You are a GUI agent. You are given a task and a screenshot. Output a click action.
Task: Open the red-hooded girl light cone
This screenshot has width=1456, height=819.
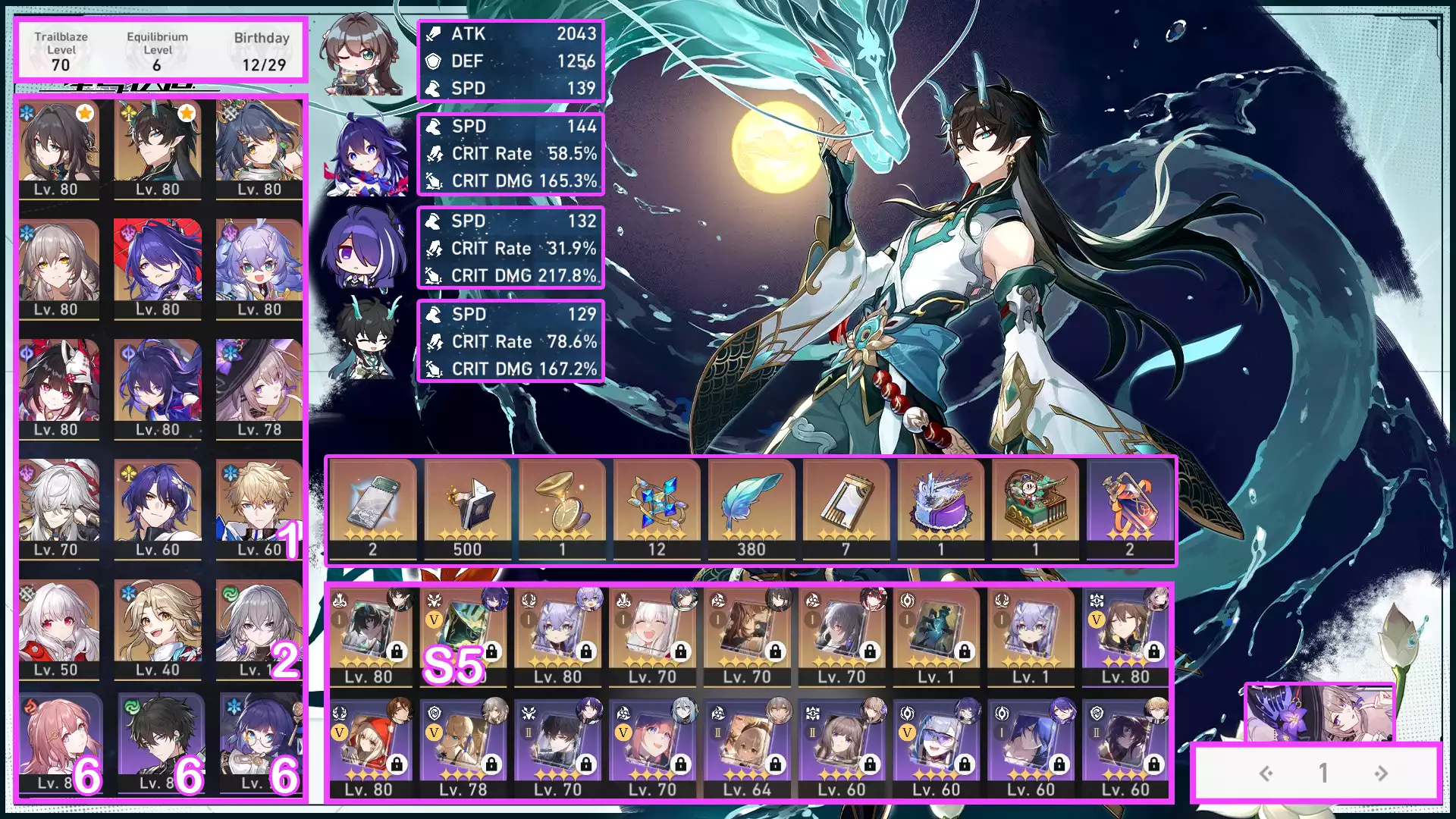(369, 747)
